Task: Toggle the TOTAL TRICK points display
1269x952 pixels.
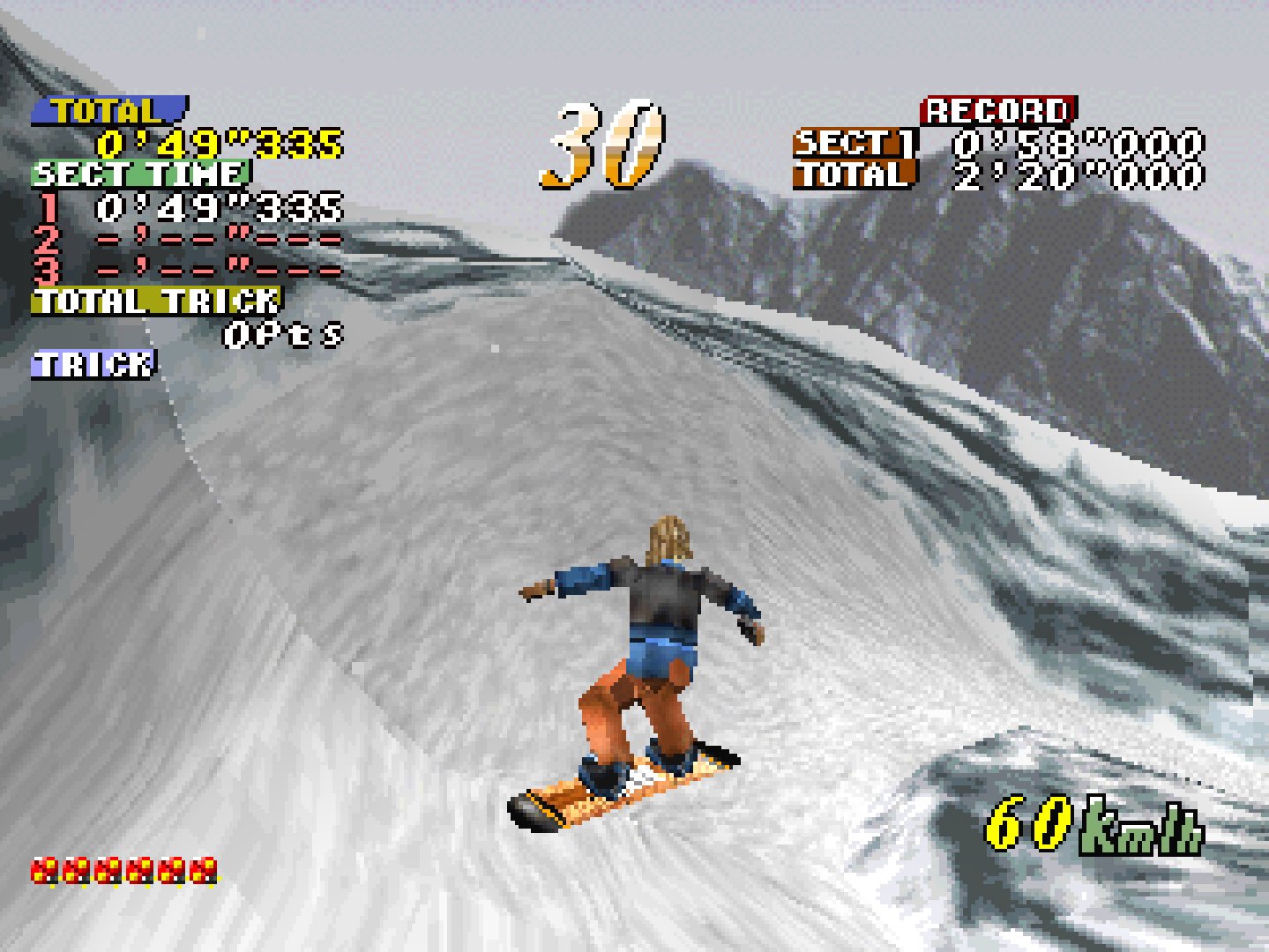Action: coord(154,302)
